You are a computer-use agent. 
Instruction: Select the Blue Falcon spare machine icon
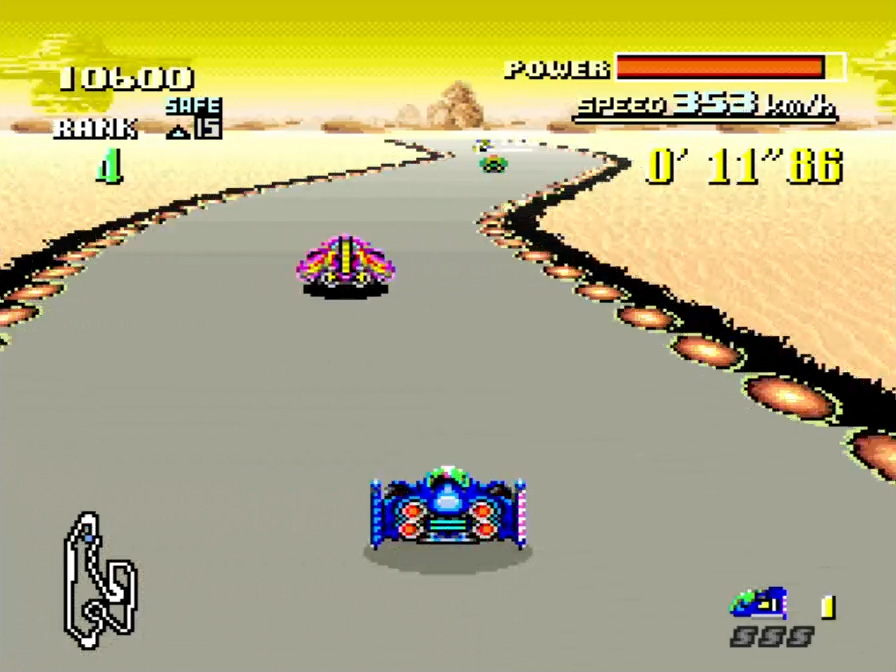click(x=758, y=603)
